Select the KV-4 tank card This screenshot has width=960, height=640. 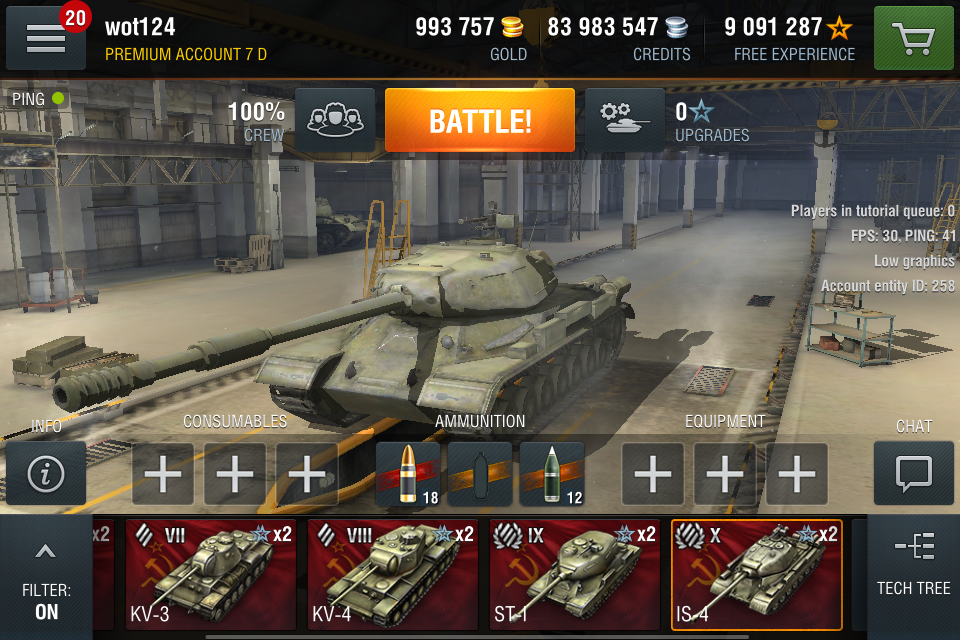click(x=393, y=575)
